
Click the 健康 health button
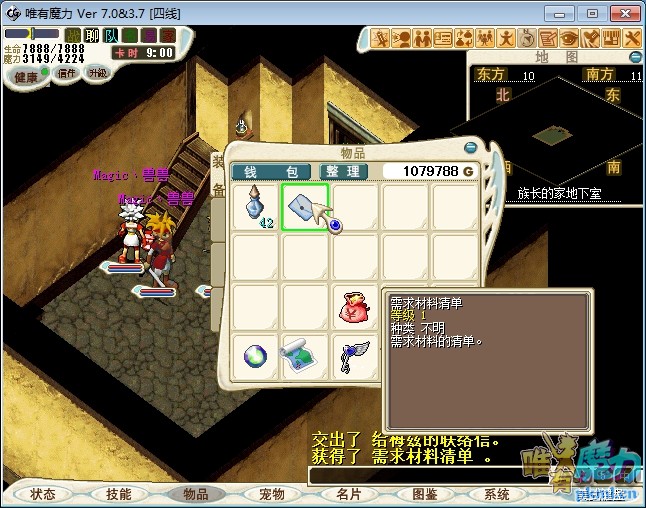tap(26, 77)
